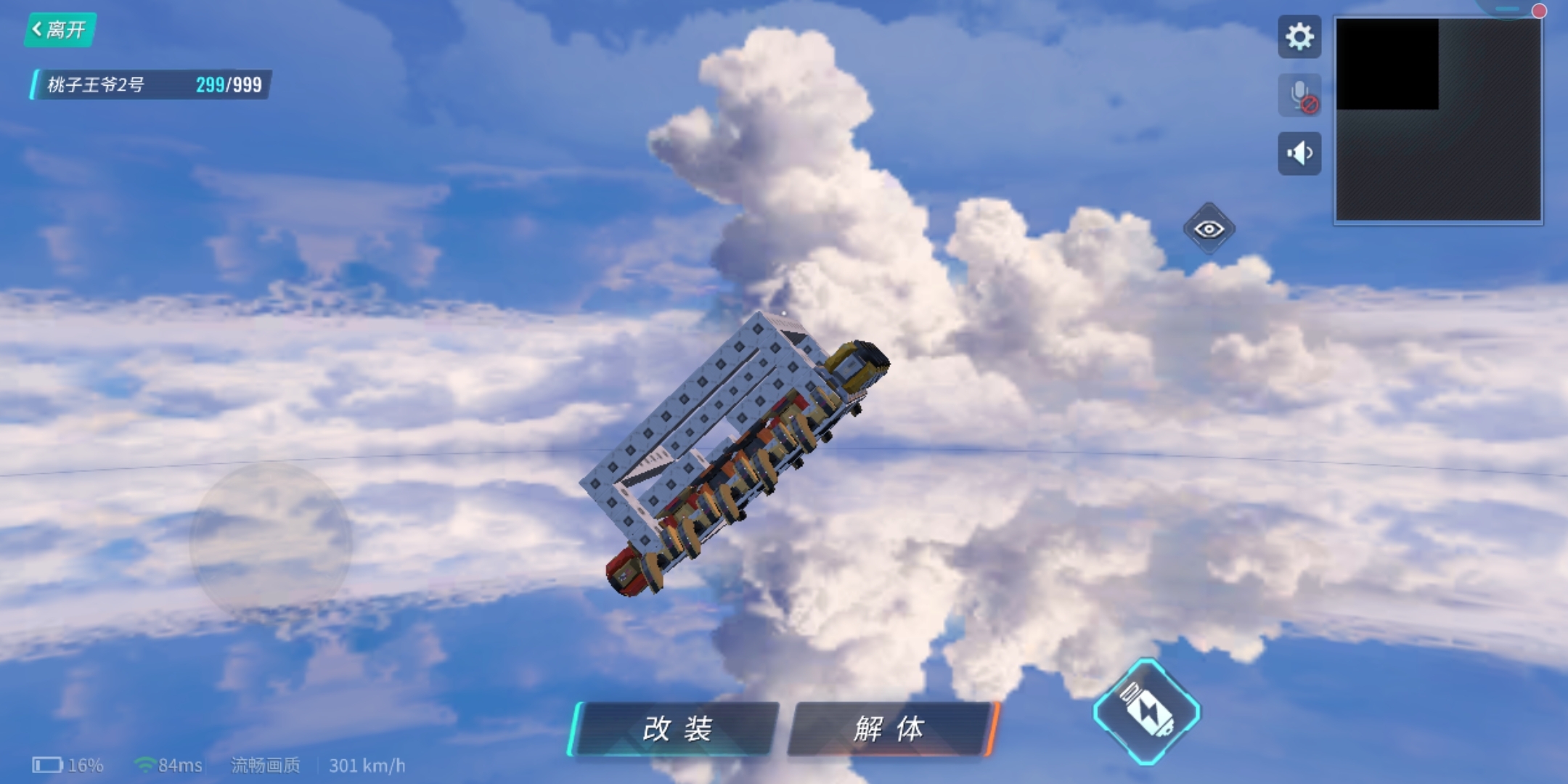This screenshot has width=1568, height=784.
Task: Unmute the microphone icon
Action: pos(1300,93)
